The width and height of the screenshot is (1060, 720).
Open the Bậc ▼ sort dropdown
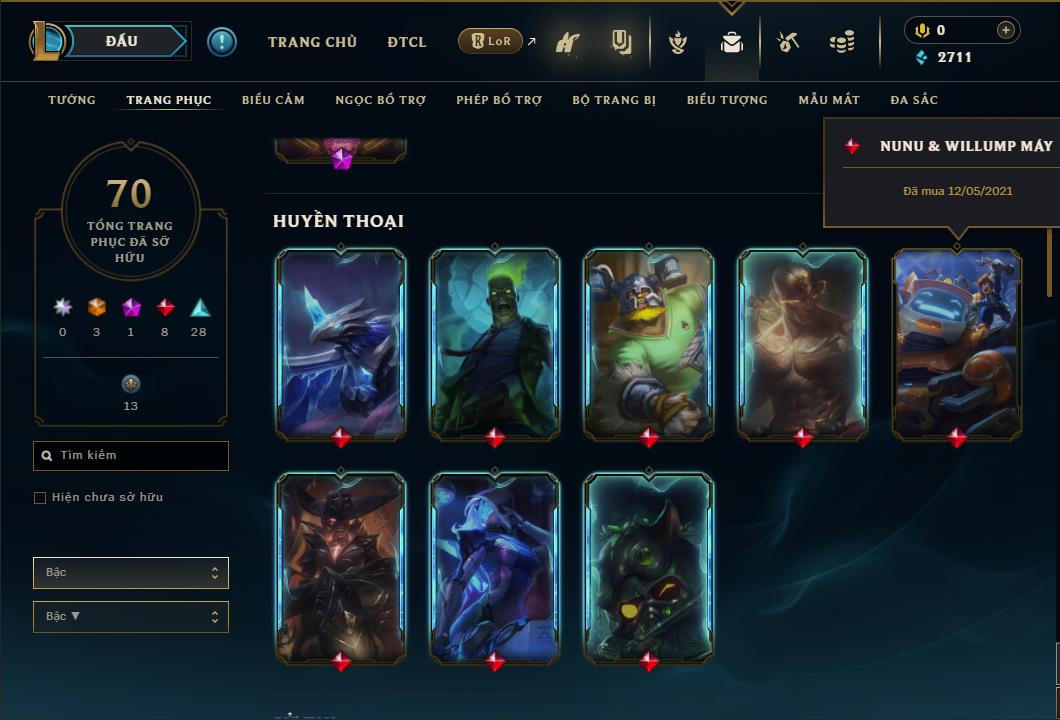[131, 617]
